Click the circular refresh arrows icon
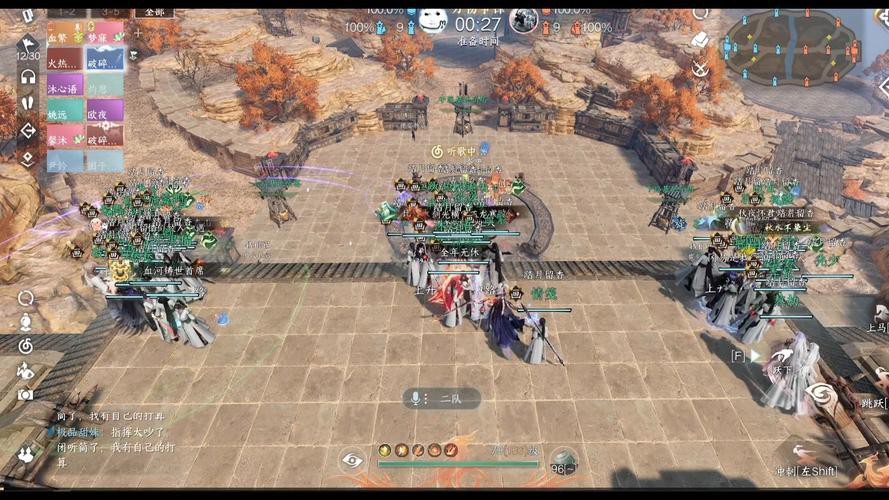The width and height of the screenshot is (889, 500). (x=26, y=297)
